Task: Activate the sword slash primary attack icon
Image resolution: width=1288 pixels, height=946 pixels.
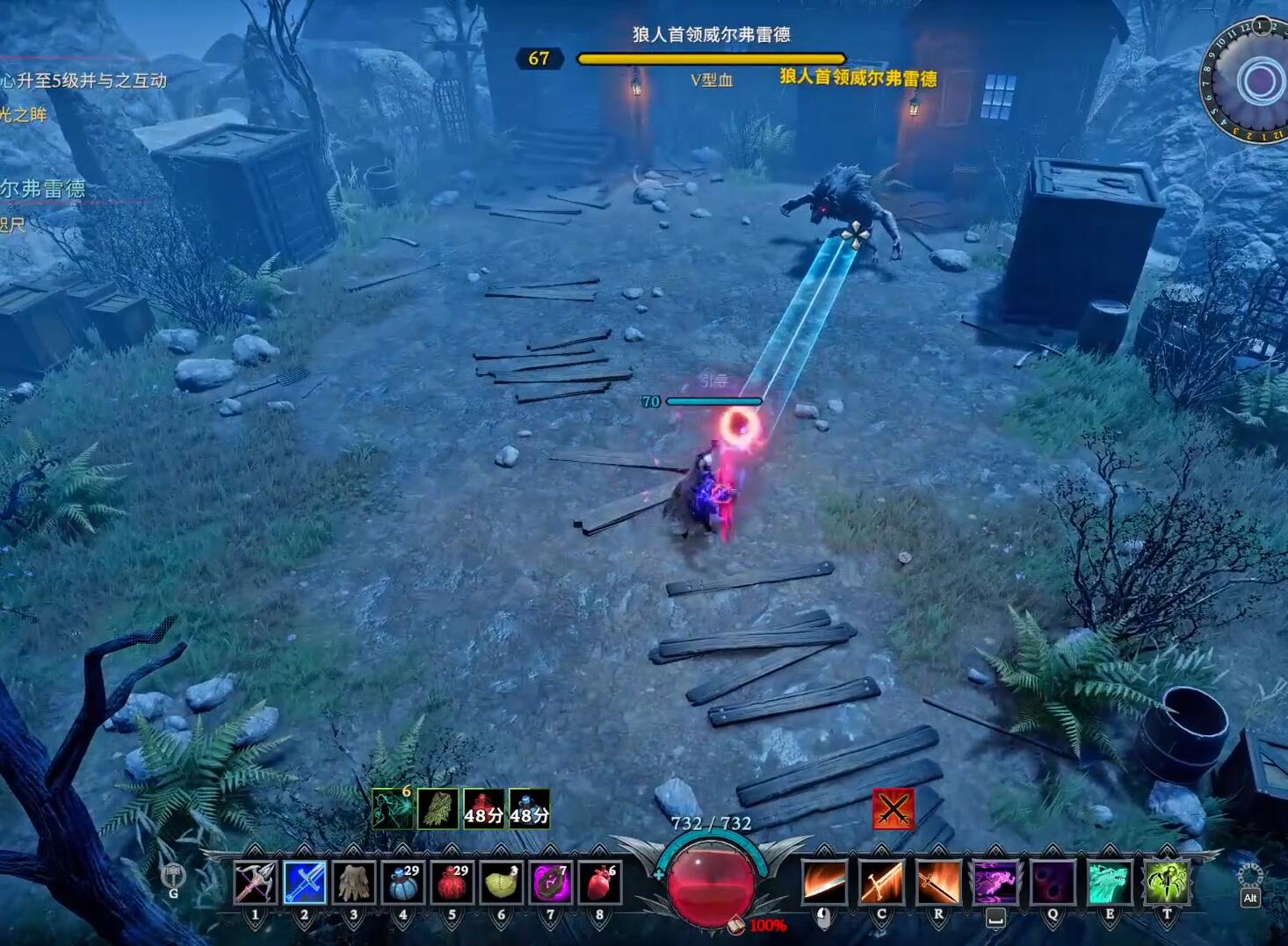Action: point(824,882)
